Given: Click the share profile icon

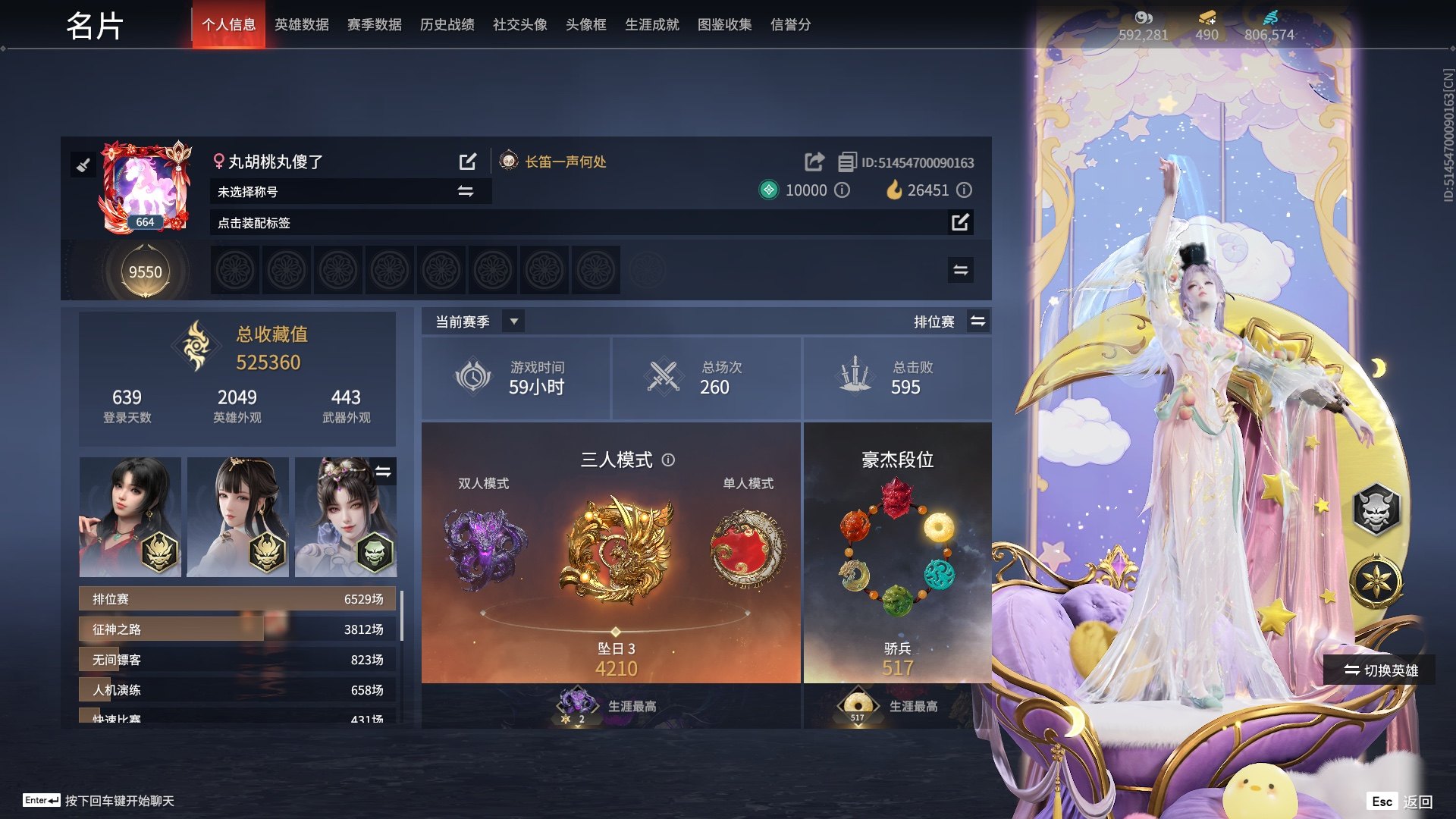Looking at the screenshot, I should pyautogui.click(x=814, y=162).
